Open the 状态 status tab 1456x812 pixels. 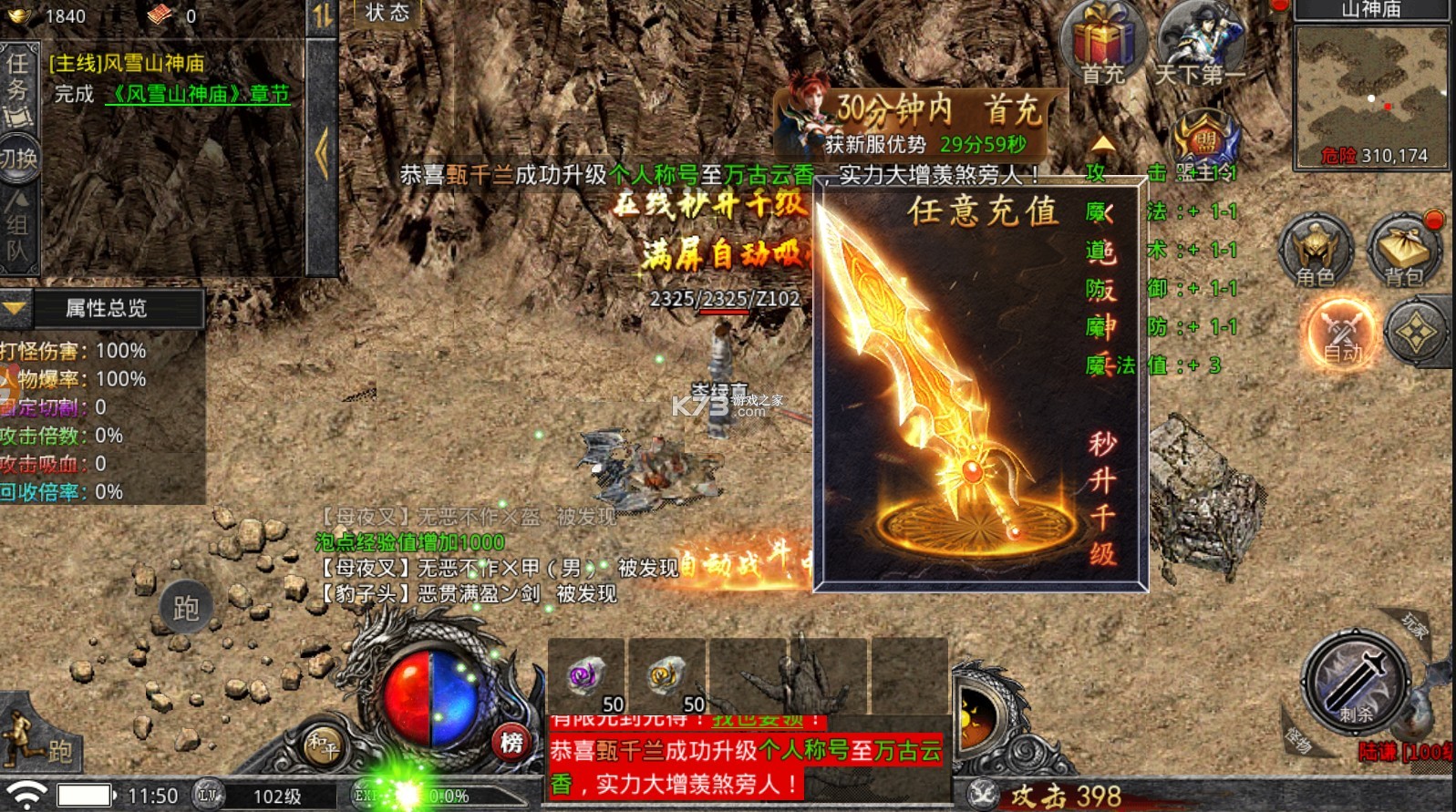(x=387, y=13)
